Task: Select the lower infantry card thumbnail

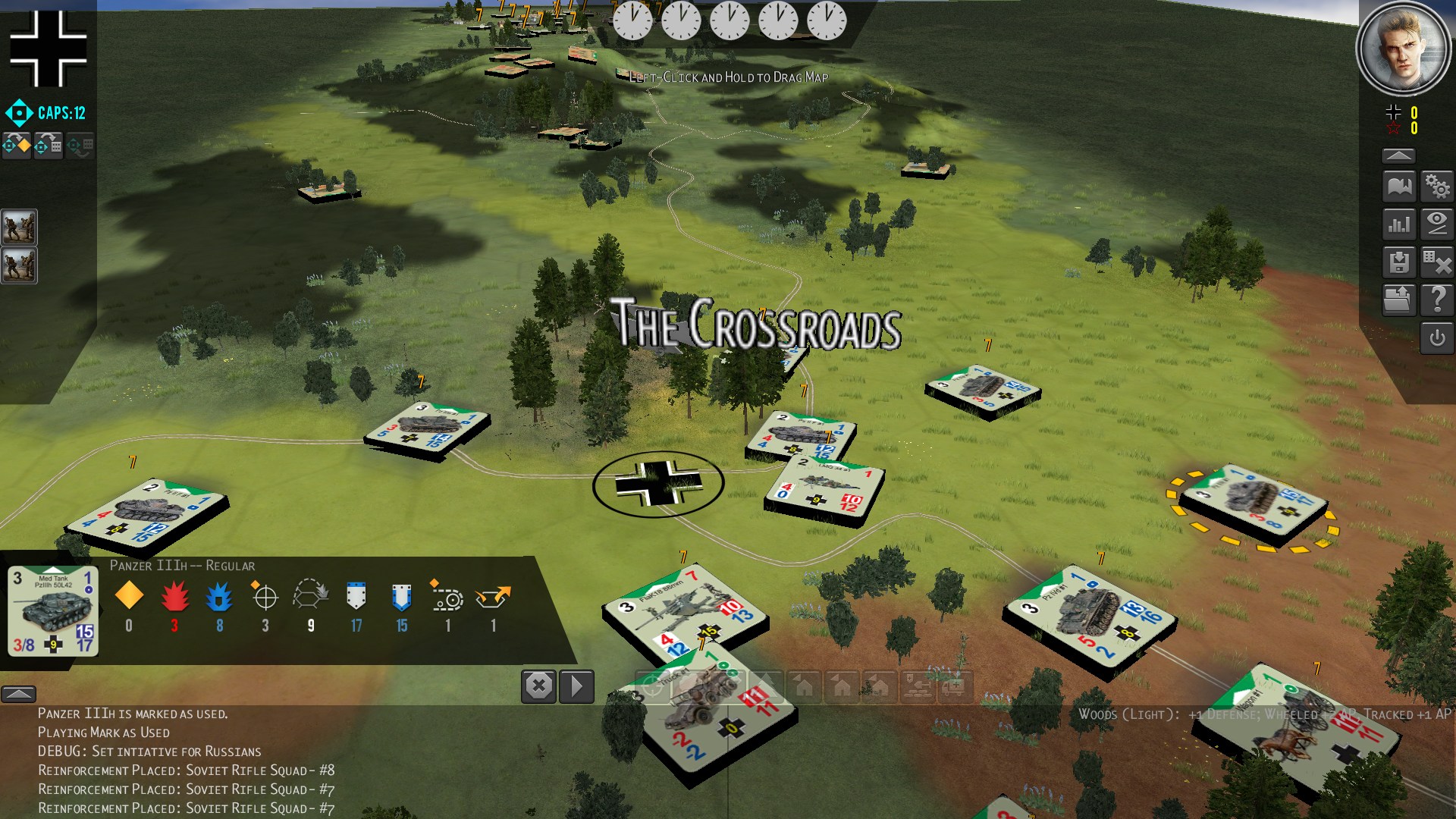Action: [x=19, y=265]
